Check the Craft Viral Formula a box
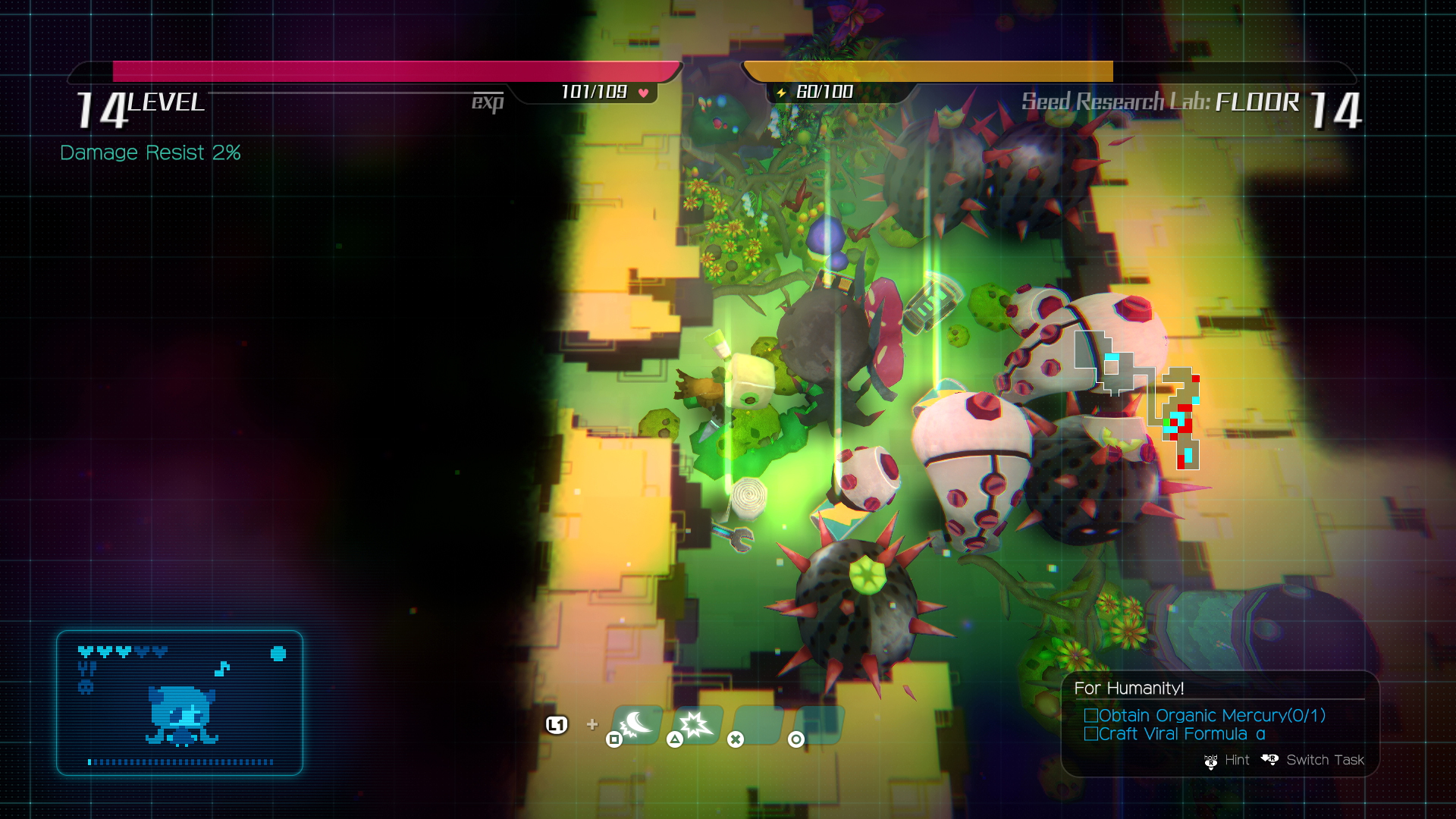 [1090, 734]
